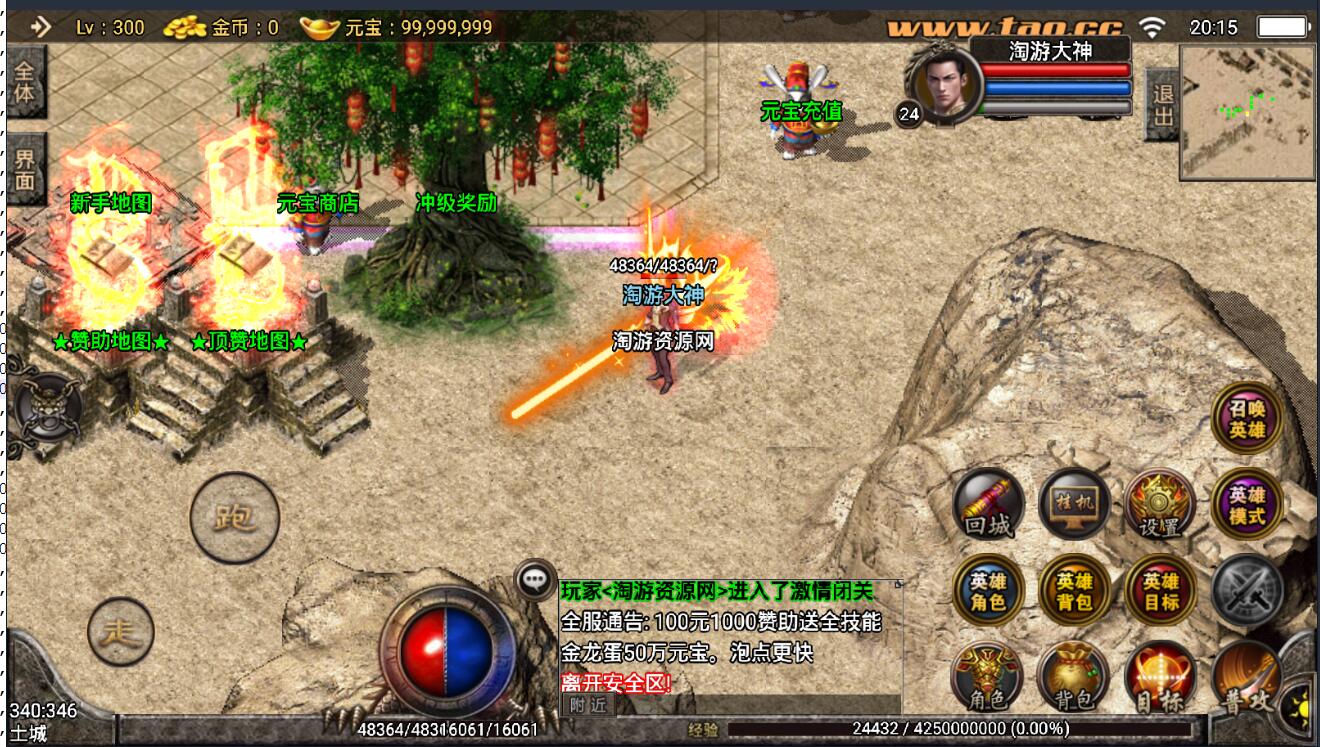The width and height of the screenshot is (1320, 747).
Task: Tap the 目标 target selection button
Action: (x=1160, y=677)
